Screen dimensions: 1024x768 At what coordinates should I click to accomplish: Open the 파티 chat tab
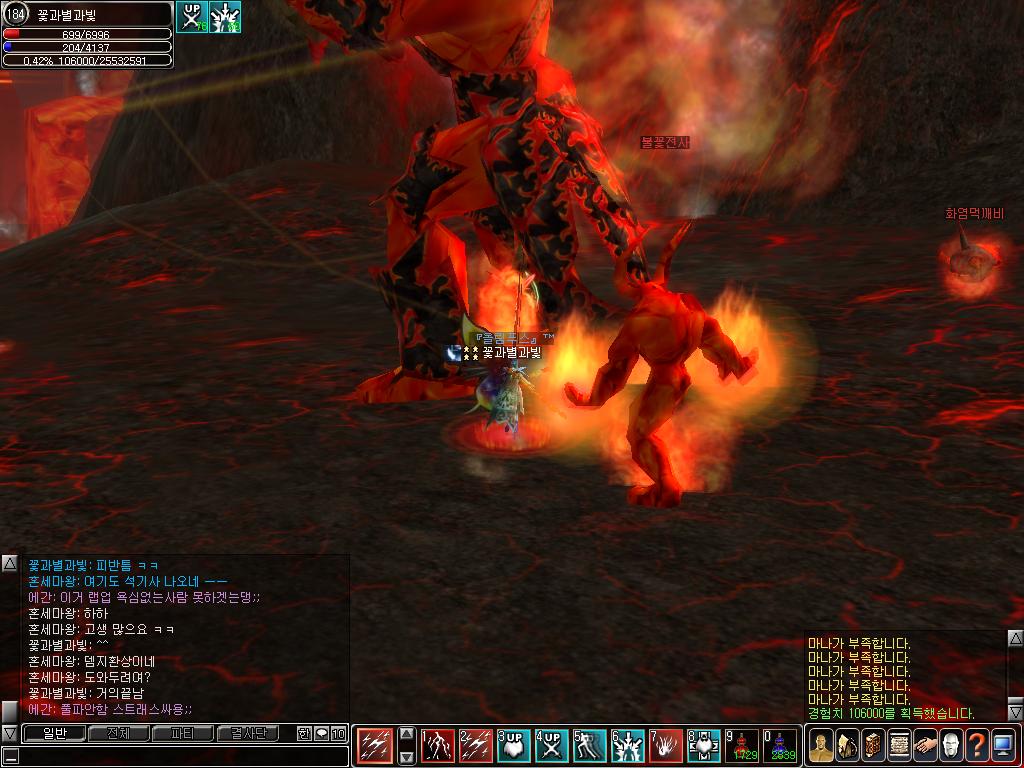(183, 733)
